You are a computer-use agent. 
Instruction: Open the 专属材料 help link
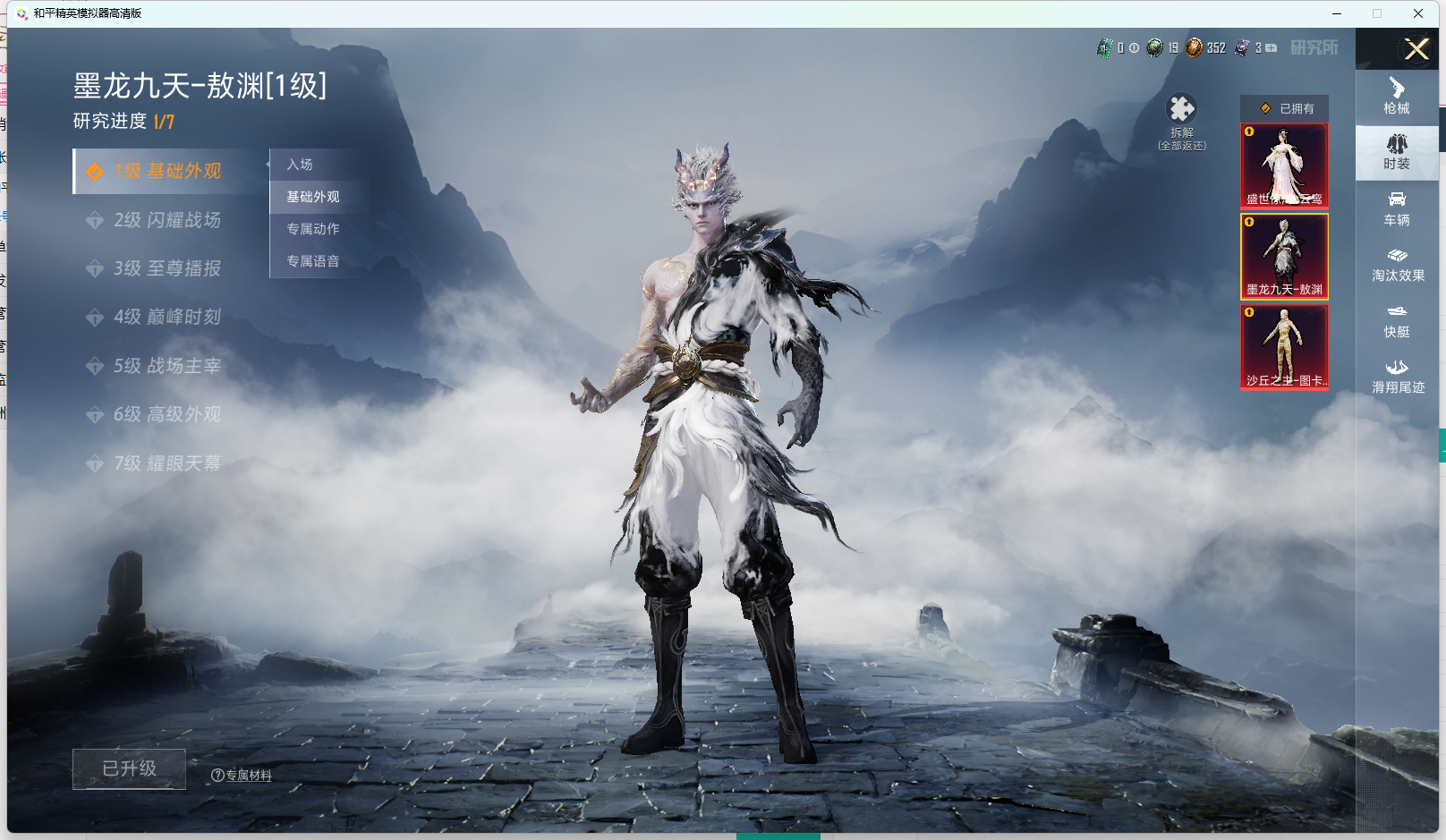click(242, 776)
